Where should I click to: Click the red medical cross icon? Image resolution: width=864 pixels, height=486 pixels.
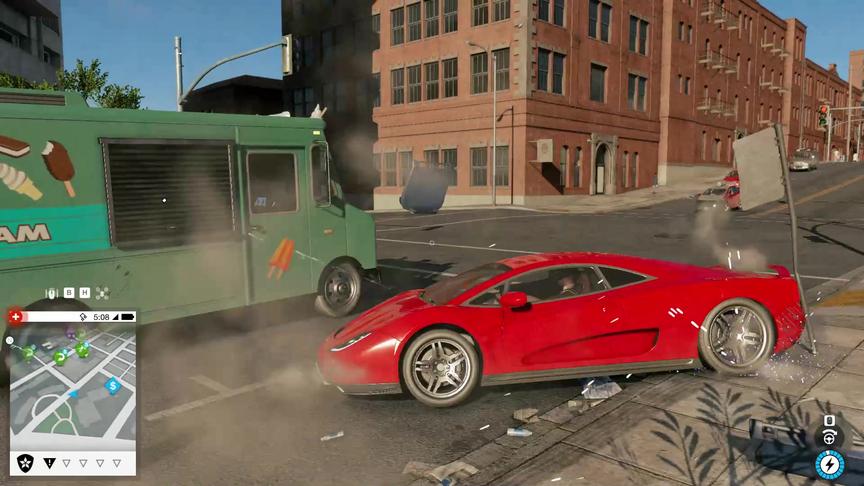[15, 317]
